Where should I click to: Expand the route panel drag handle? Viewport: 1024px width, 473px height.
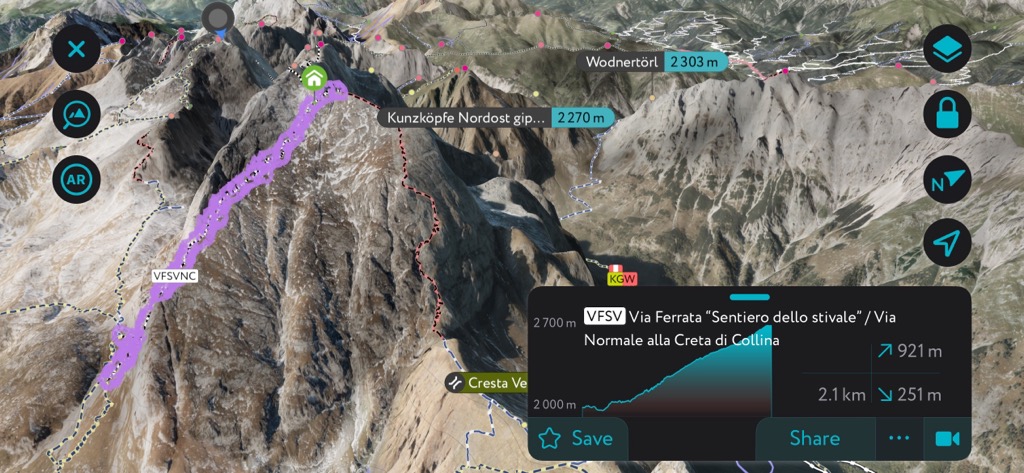point(750,297)
